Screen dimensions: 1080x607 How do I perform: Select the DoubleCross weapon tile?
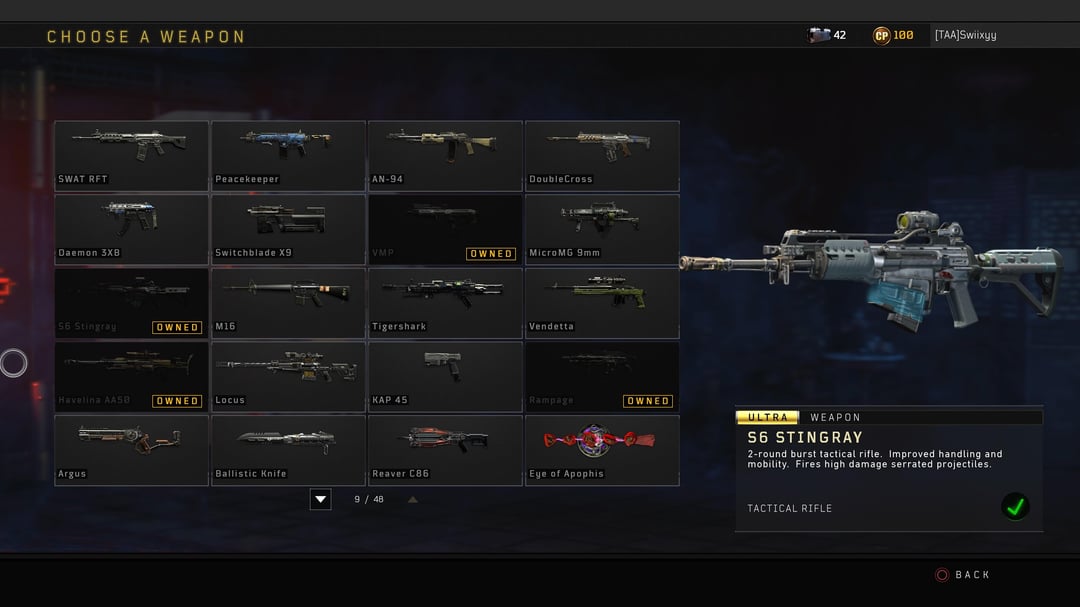click(602, 155)
